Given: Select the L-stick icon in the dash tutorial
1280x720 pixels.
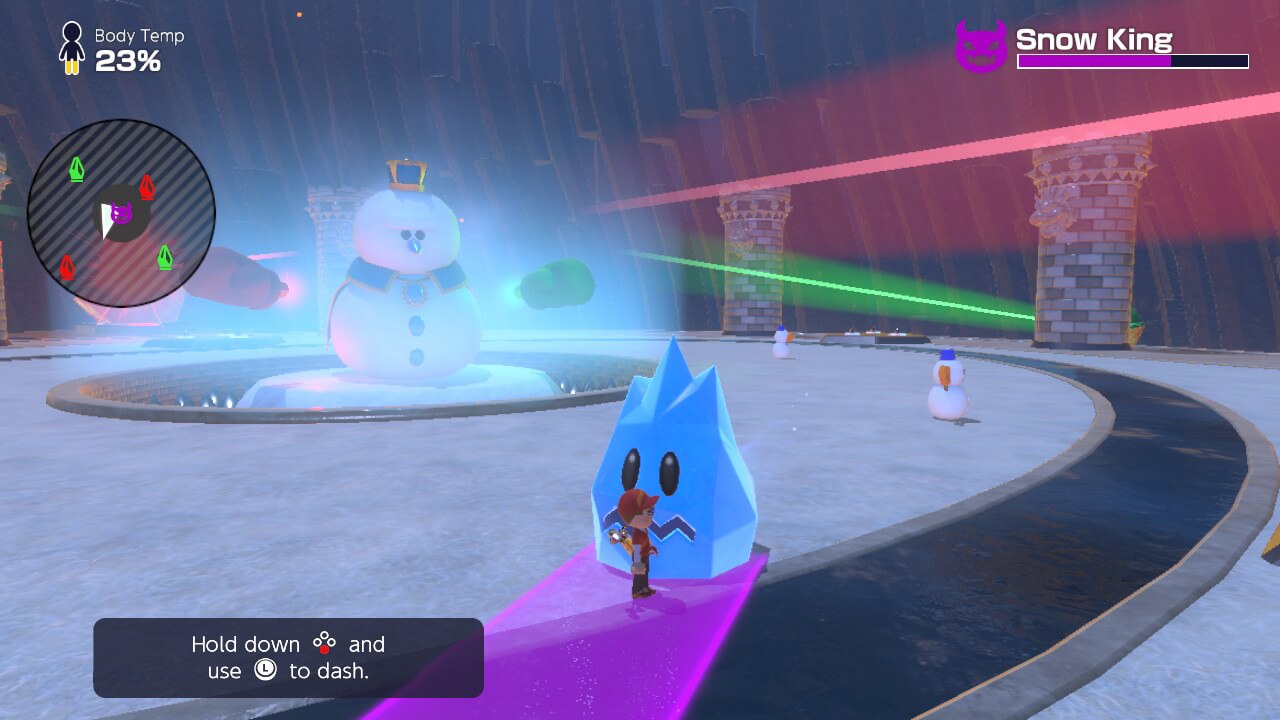Looking at the screenshot, I should coord(264,669).
